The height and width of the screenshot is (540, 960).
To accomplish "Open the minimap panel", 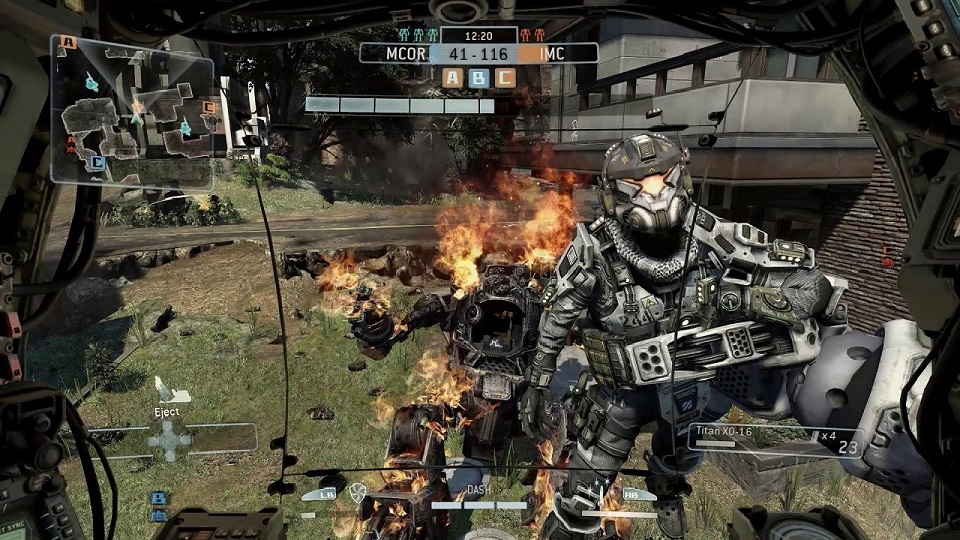I will pyautogui.click(x=132, y=110).
